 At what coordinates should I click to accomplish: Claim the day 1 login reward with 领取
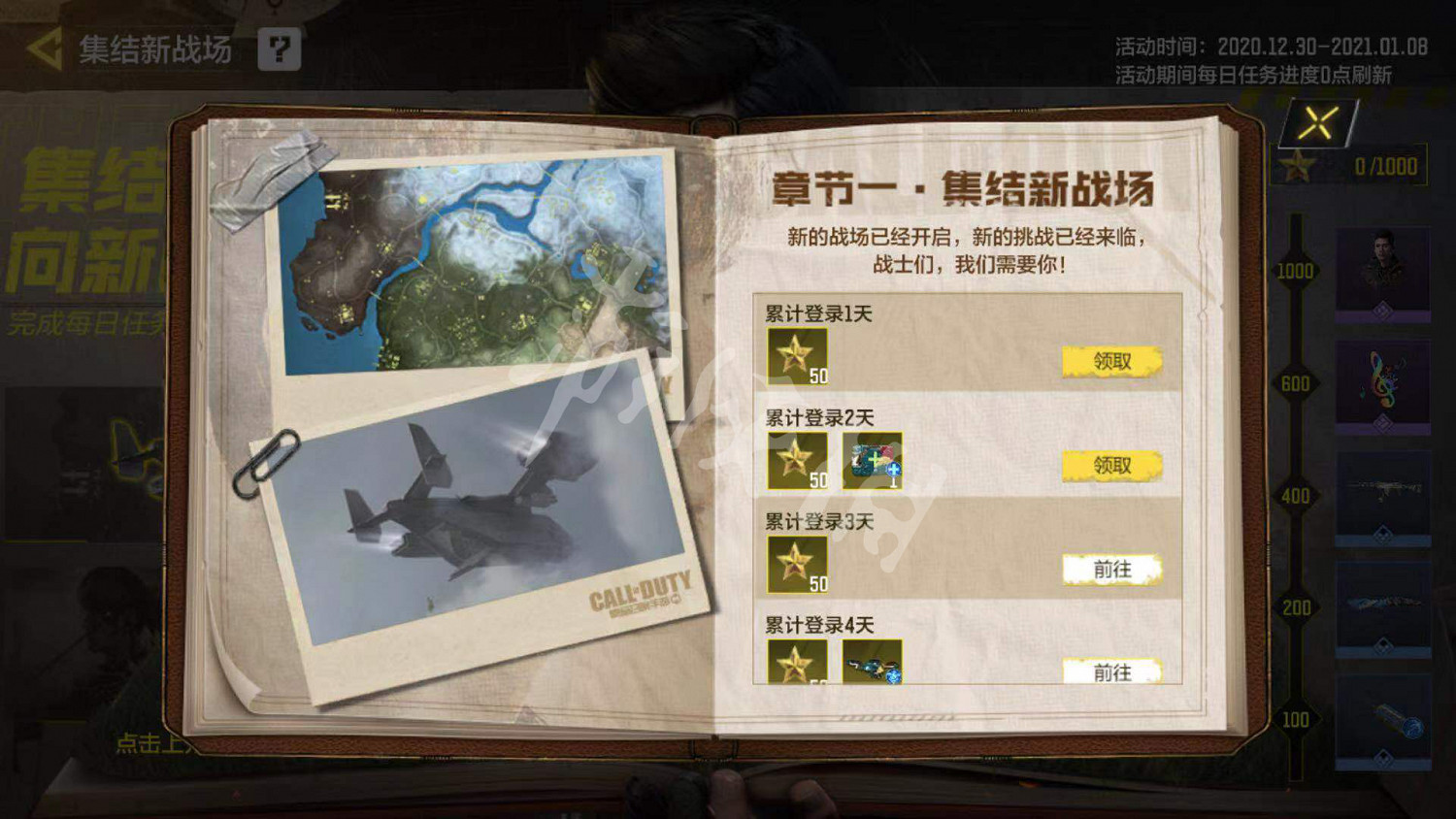click(1112, 360)
